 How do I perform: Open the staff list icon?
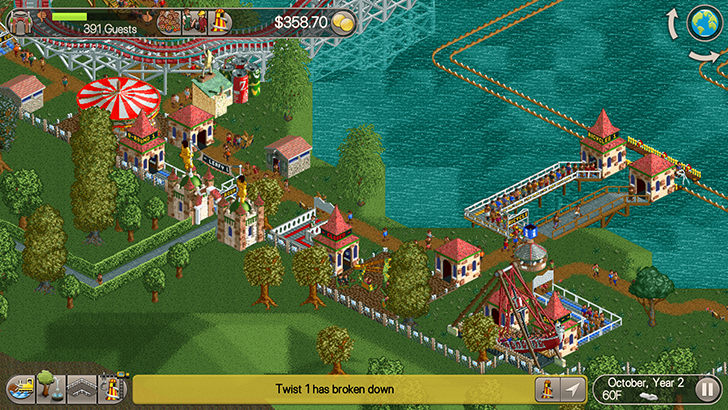(x=193, y=20)
